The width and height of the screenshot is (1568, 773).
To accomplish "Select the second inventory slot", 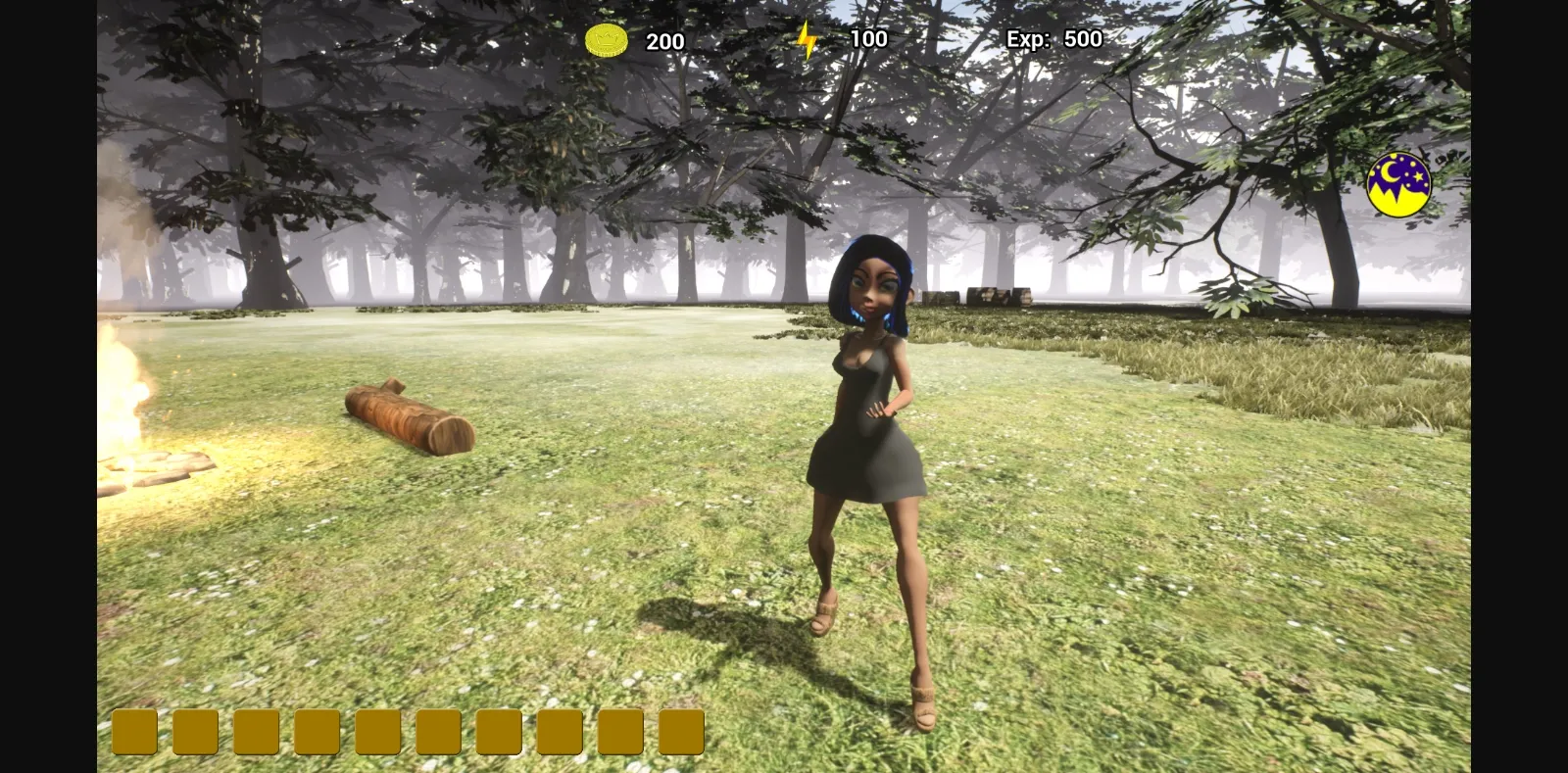I will 194,730.
